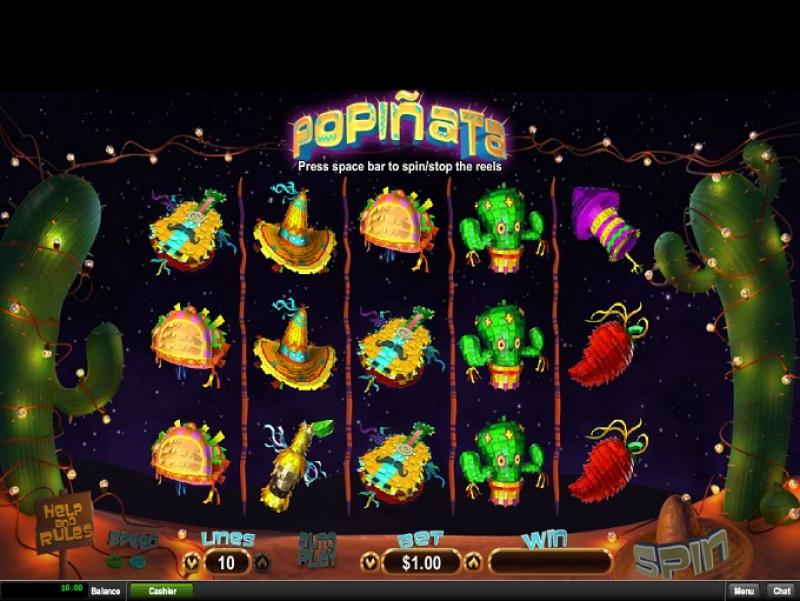Open the Menu in the bottom bar

(741, 591)
